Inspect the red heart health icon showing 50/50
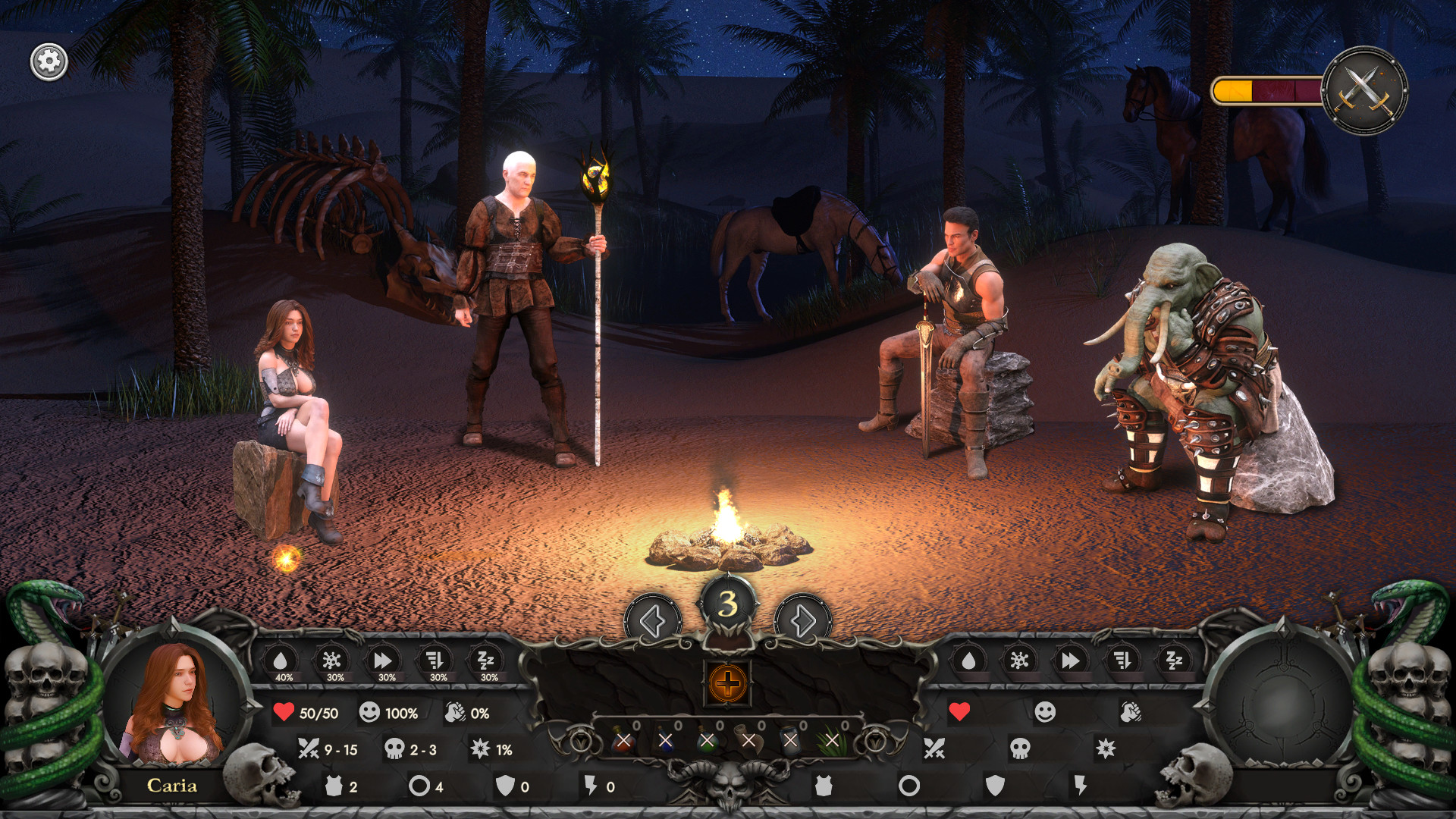1456x819 pixels. click(x=283, y=713)
